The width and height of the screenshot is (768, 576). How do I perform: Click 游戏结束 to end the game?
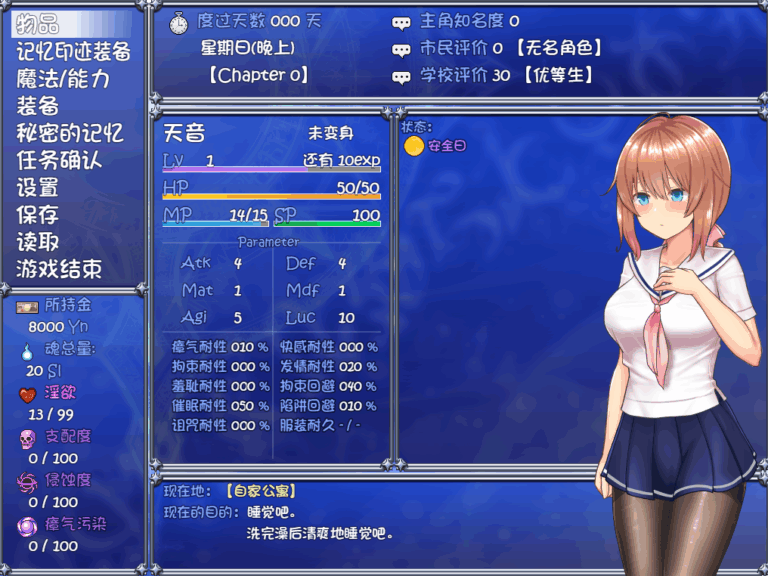59,268
